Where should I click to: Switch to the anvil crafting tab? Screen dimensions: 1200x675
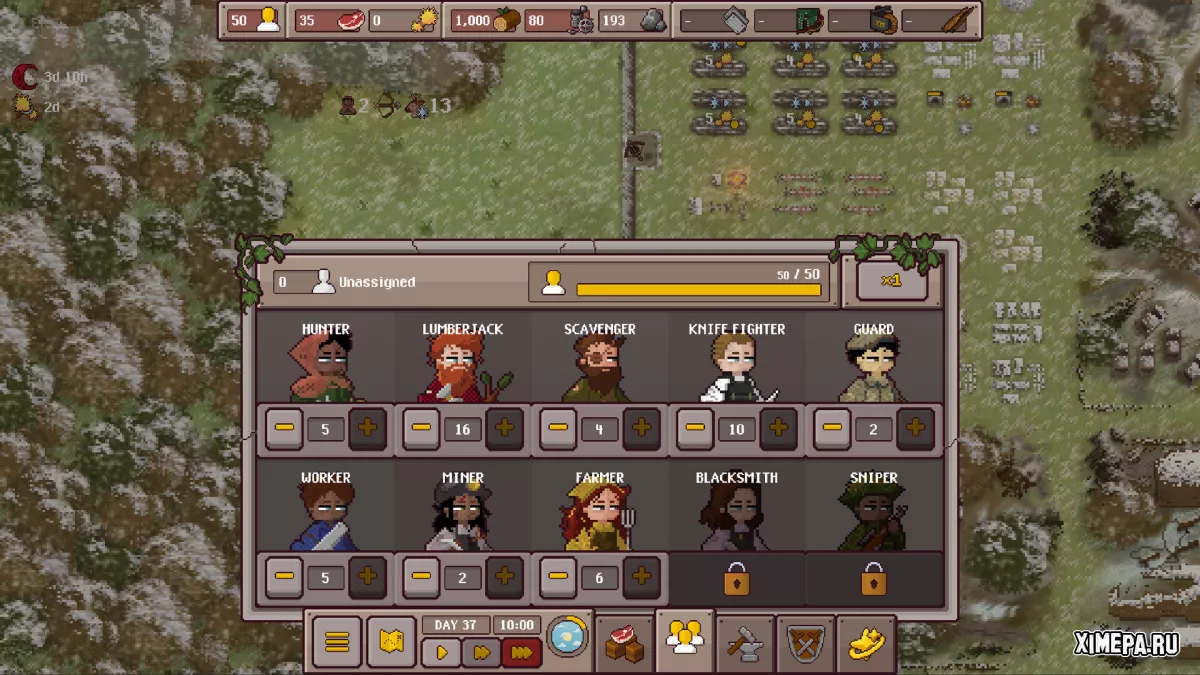click(745, 642)
